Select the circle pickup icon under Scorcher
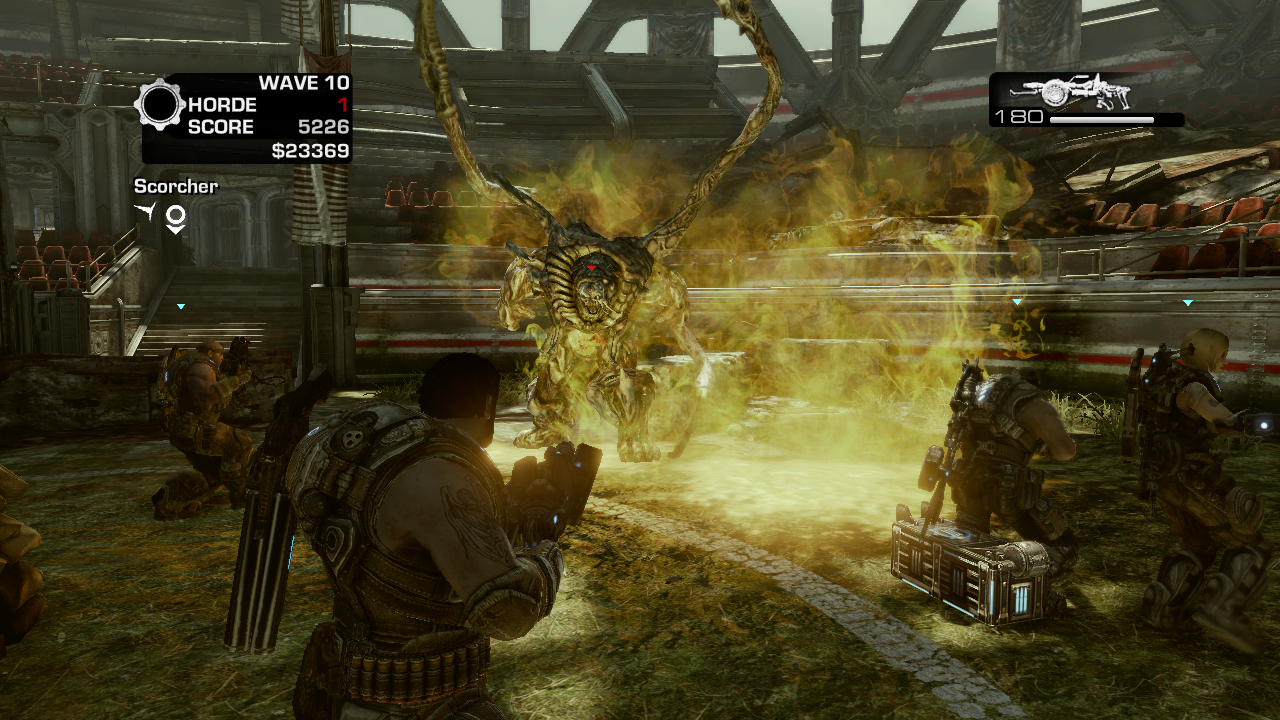The image size is (1280, 720). (175, 217)
